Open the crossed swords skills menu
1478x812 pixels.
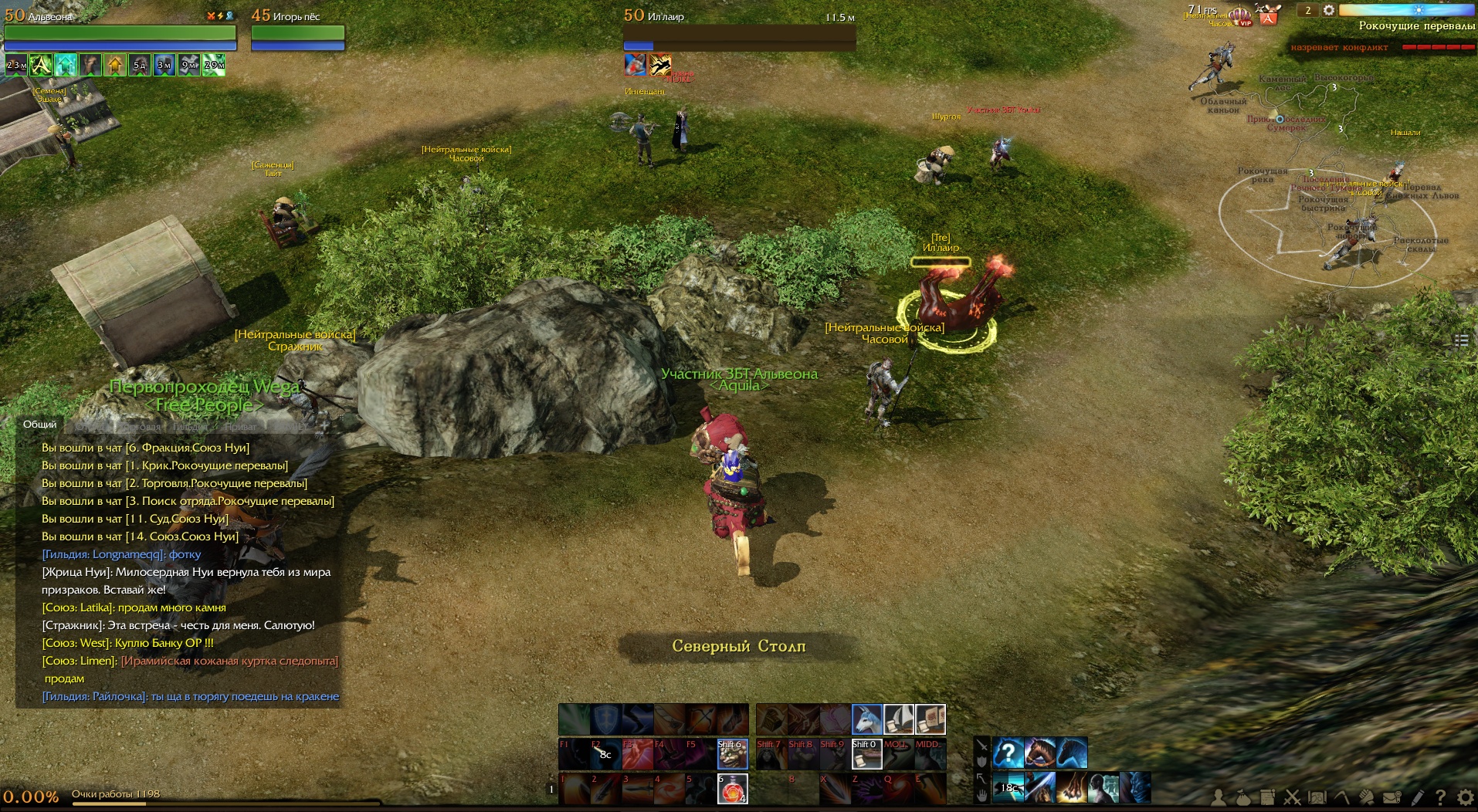coord(1293,797)
